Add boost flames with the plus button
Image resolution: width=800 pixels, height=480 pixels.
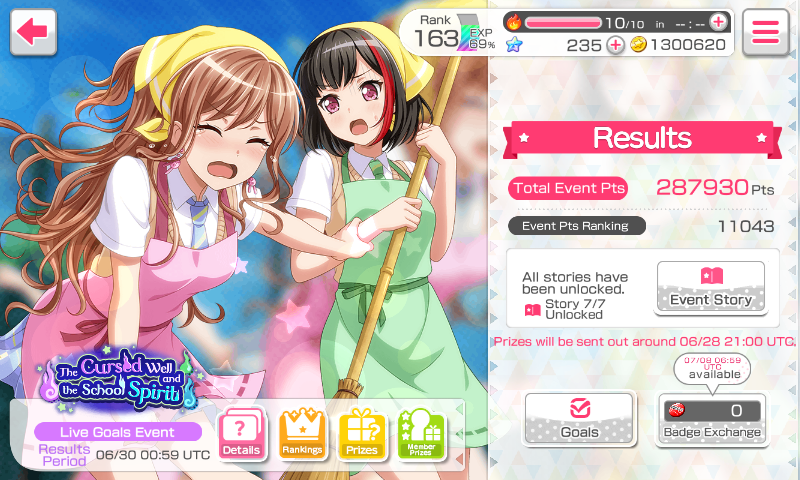click(718, 21)
